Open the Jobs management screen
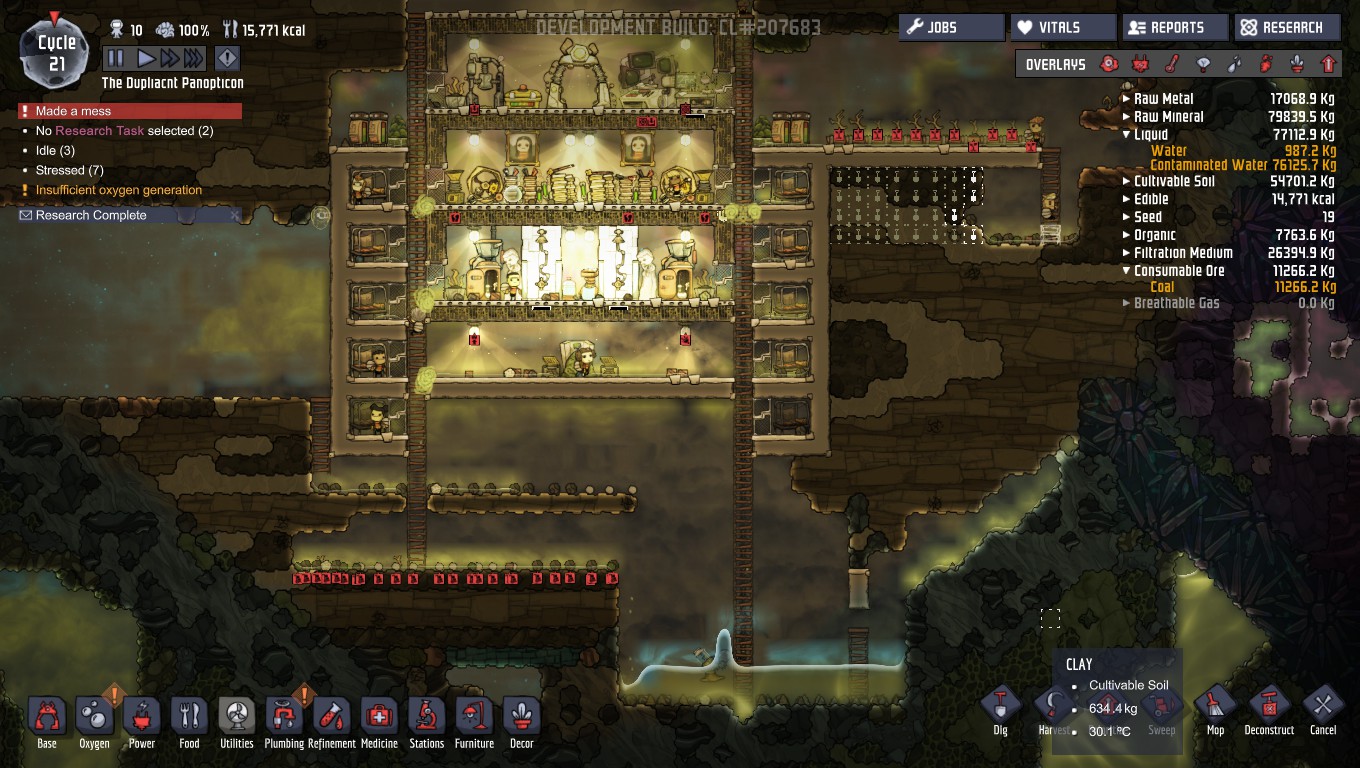The width and height of the screenshot is (1360, 768). coord(953,28)
